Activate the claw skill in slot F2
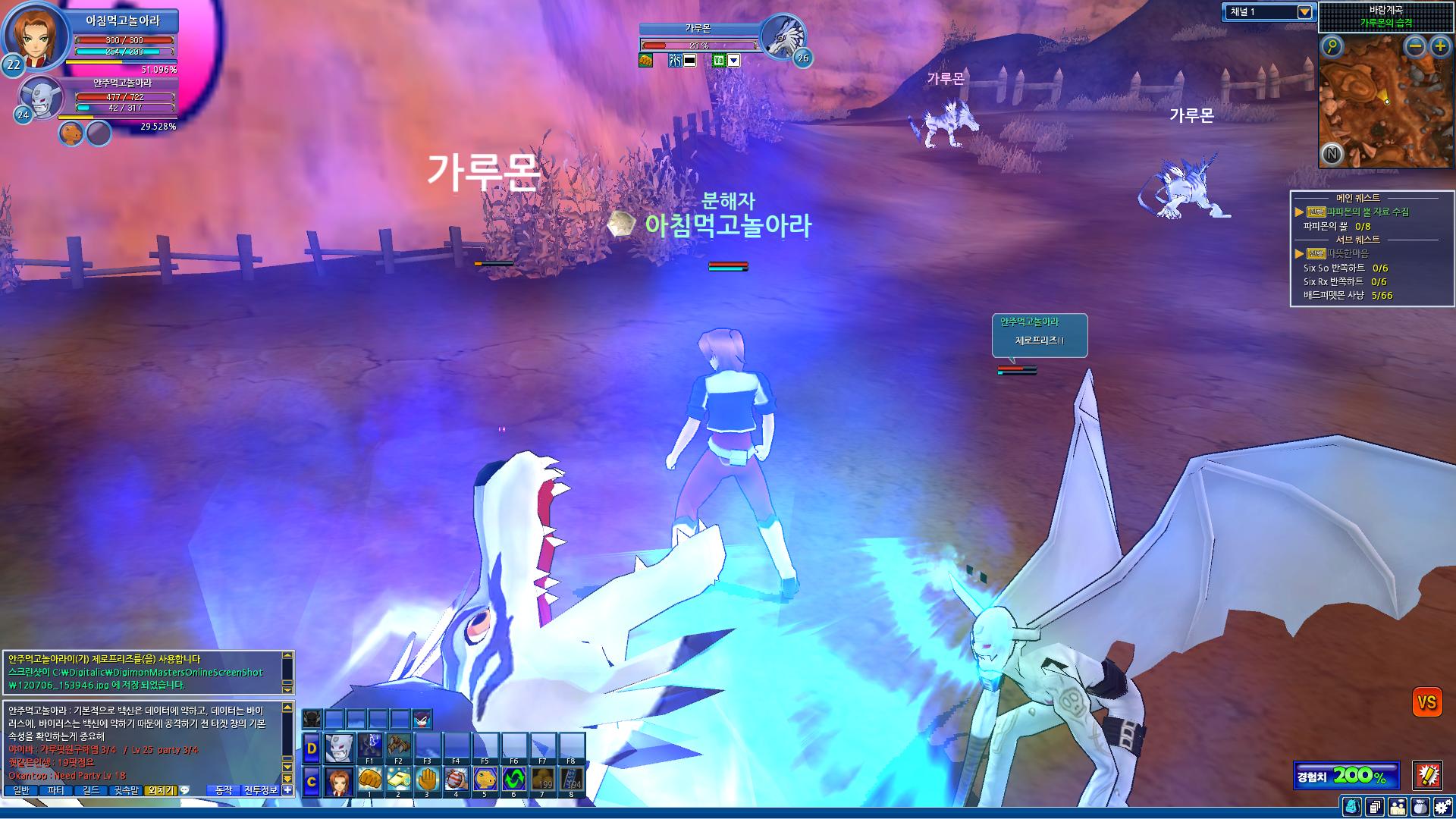This screenshot has width=1456, height=819. click(x=399, y=746)
